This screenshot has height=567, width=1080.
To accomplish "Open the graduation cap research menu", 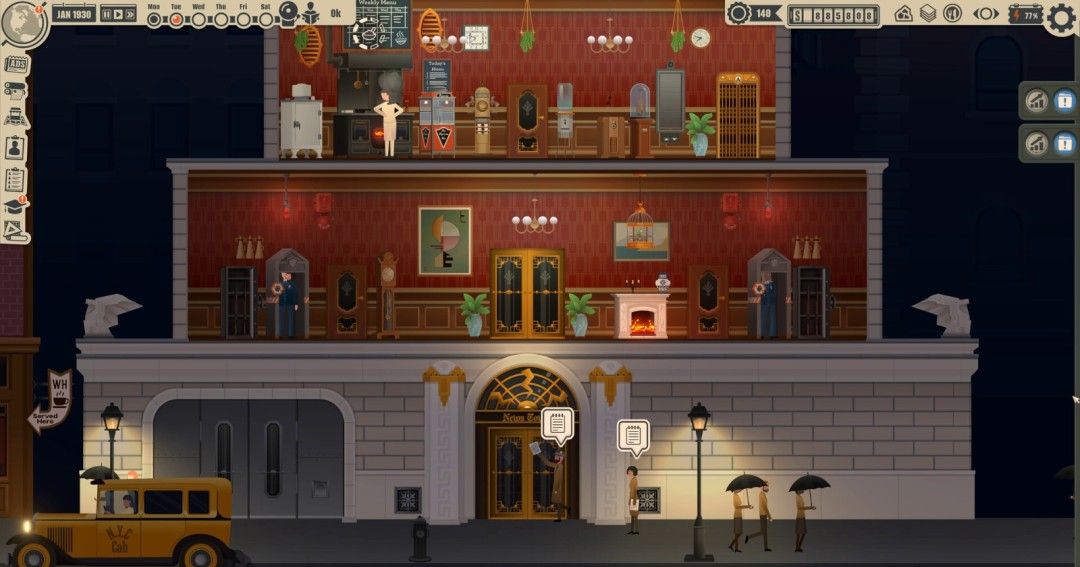I will tap(15, 207).
